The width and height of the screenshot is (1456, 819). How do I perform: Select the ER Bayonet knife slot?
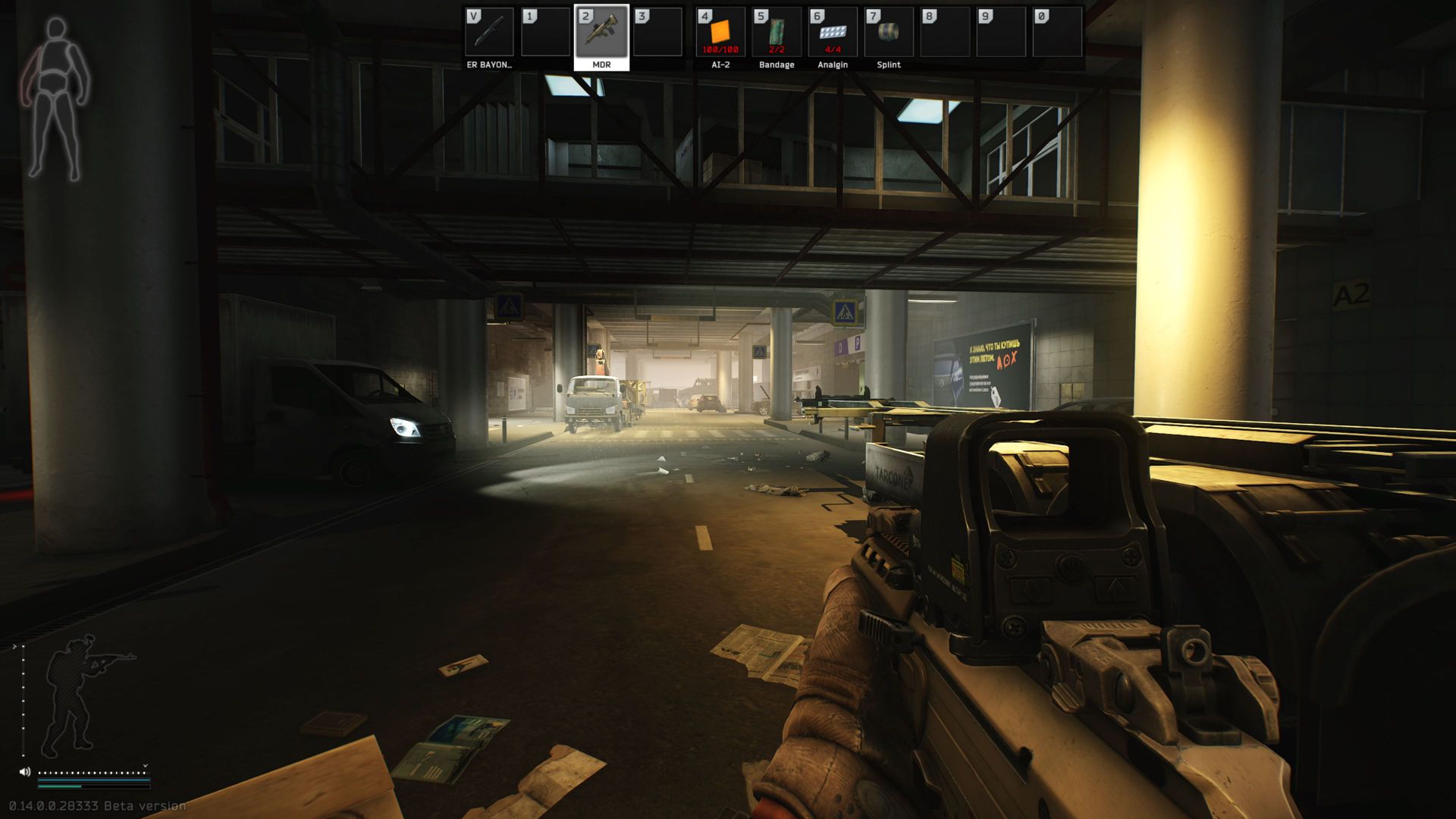coord(489,33)
